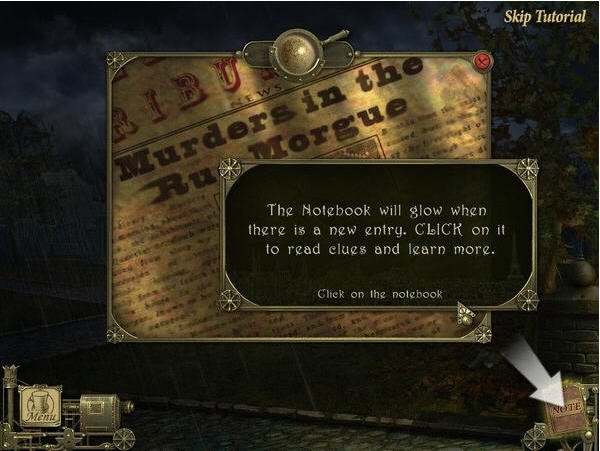Open the glowing Note notebook
The height and width of the screenshot is (451, 600).
tap(567, 410)
